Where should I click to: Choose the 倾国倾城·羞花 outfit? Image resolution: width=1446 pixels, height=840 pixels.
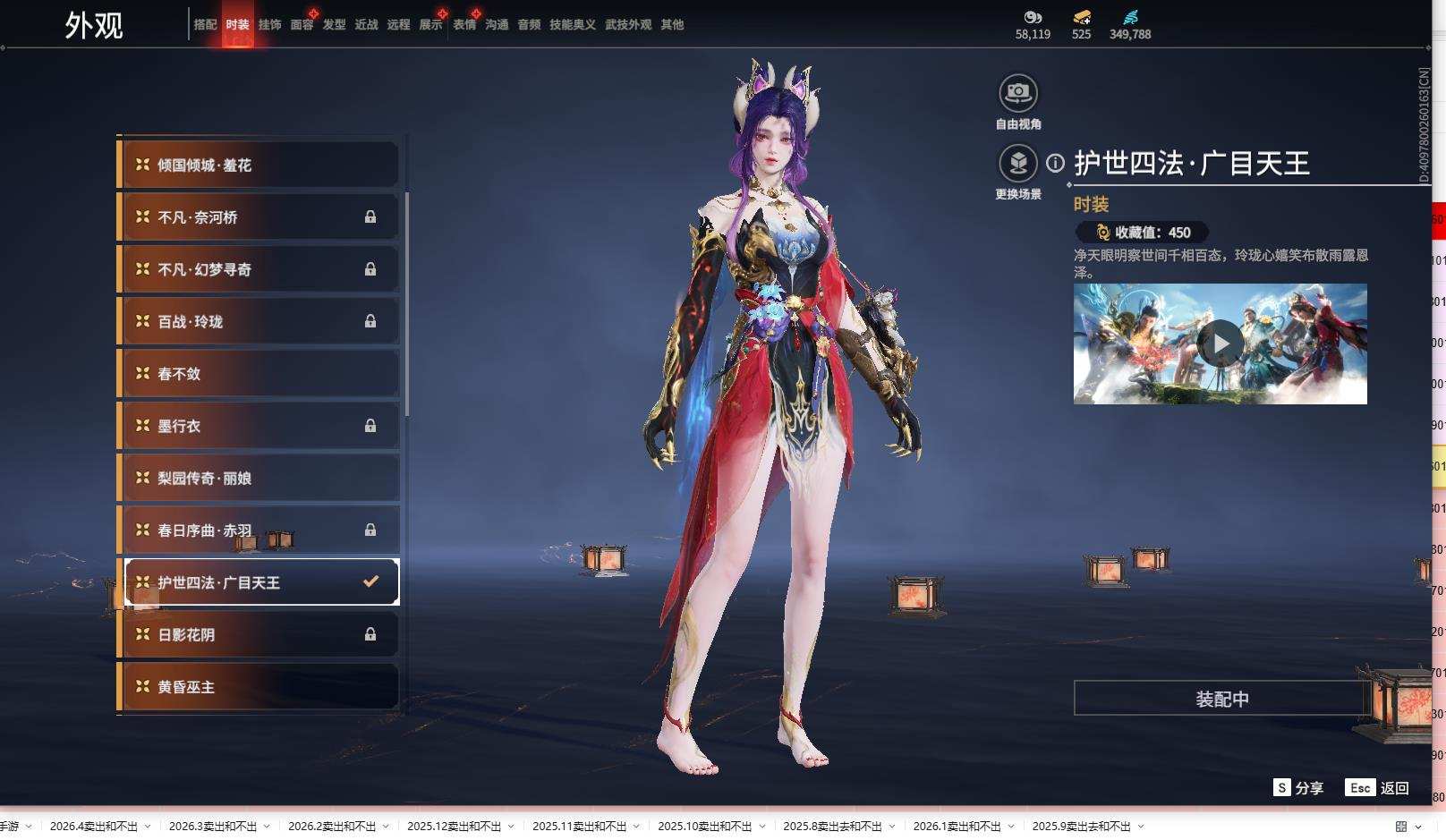(x=259, y=165)
